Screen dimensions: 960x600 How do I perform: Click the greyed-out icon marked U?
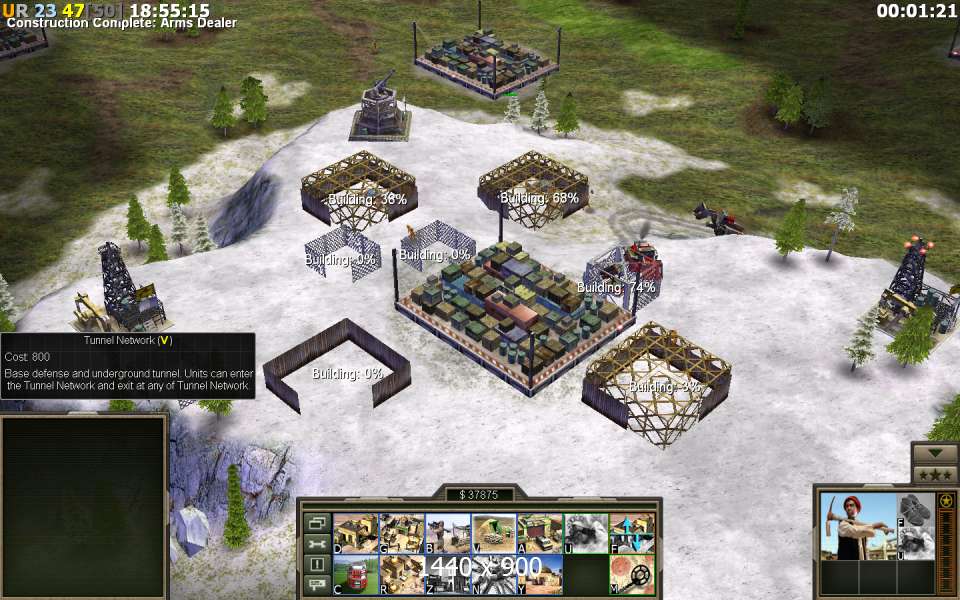coord(586,534)
